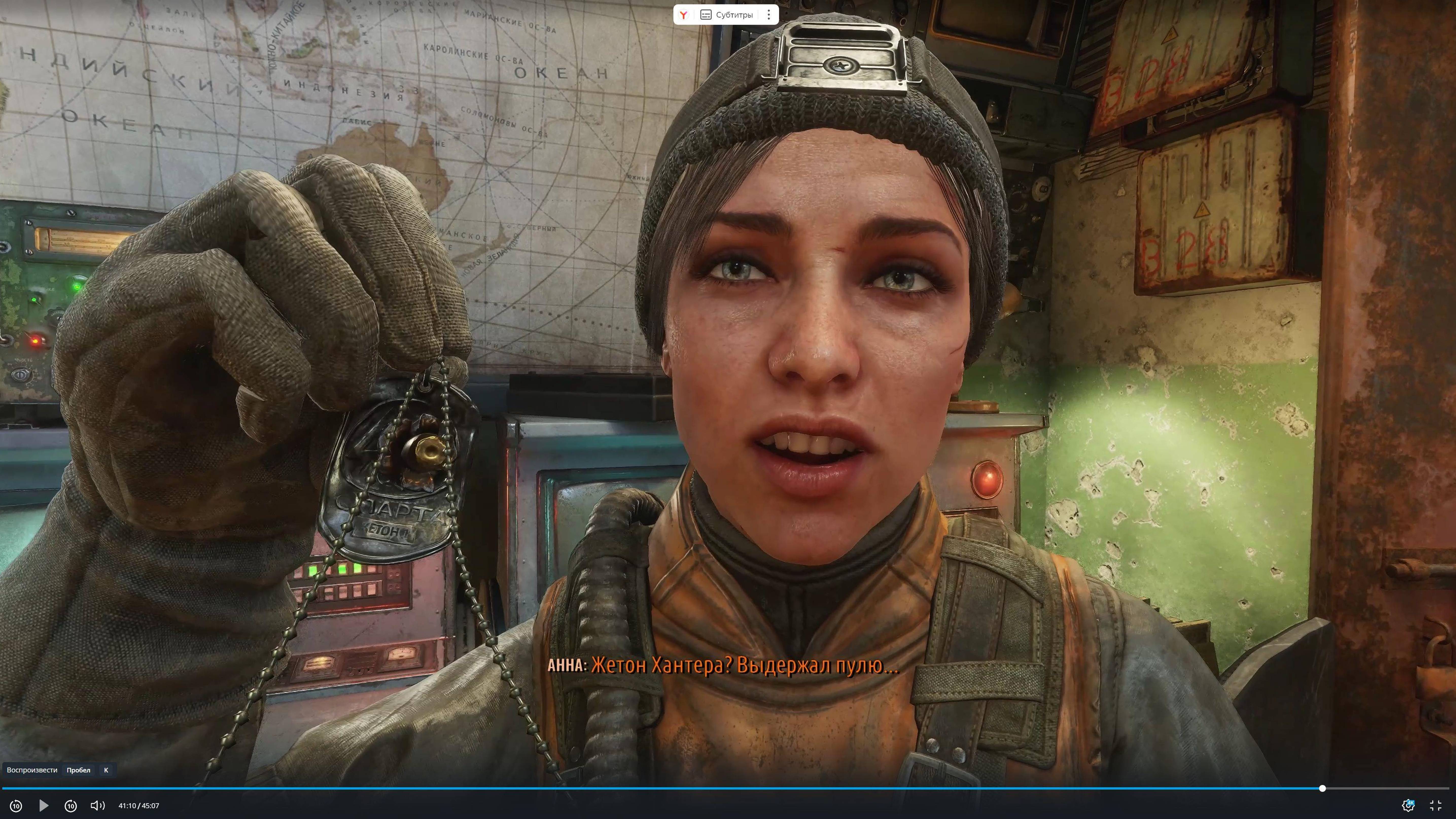Resume the video with the play button

(x=44, y=806)
